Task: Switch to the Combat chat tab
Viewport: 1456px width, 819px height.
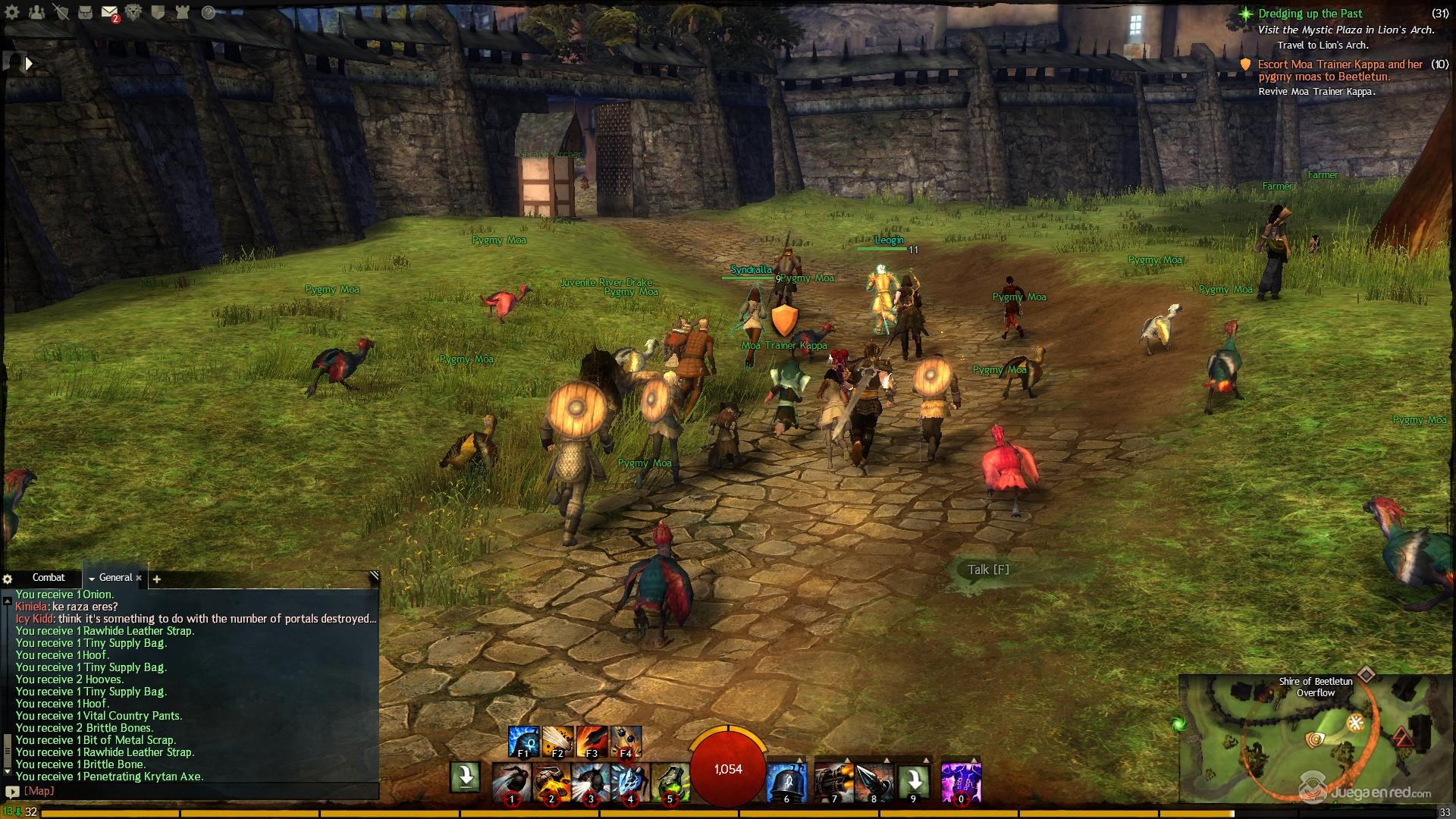Action: (x=49, y=578)
